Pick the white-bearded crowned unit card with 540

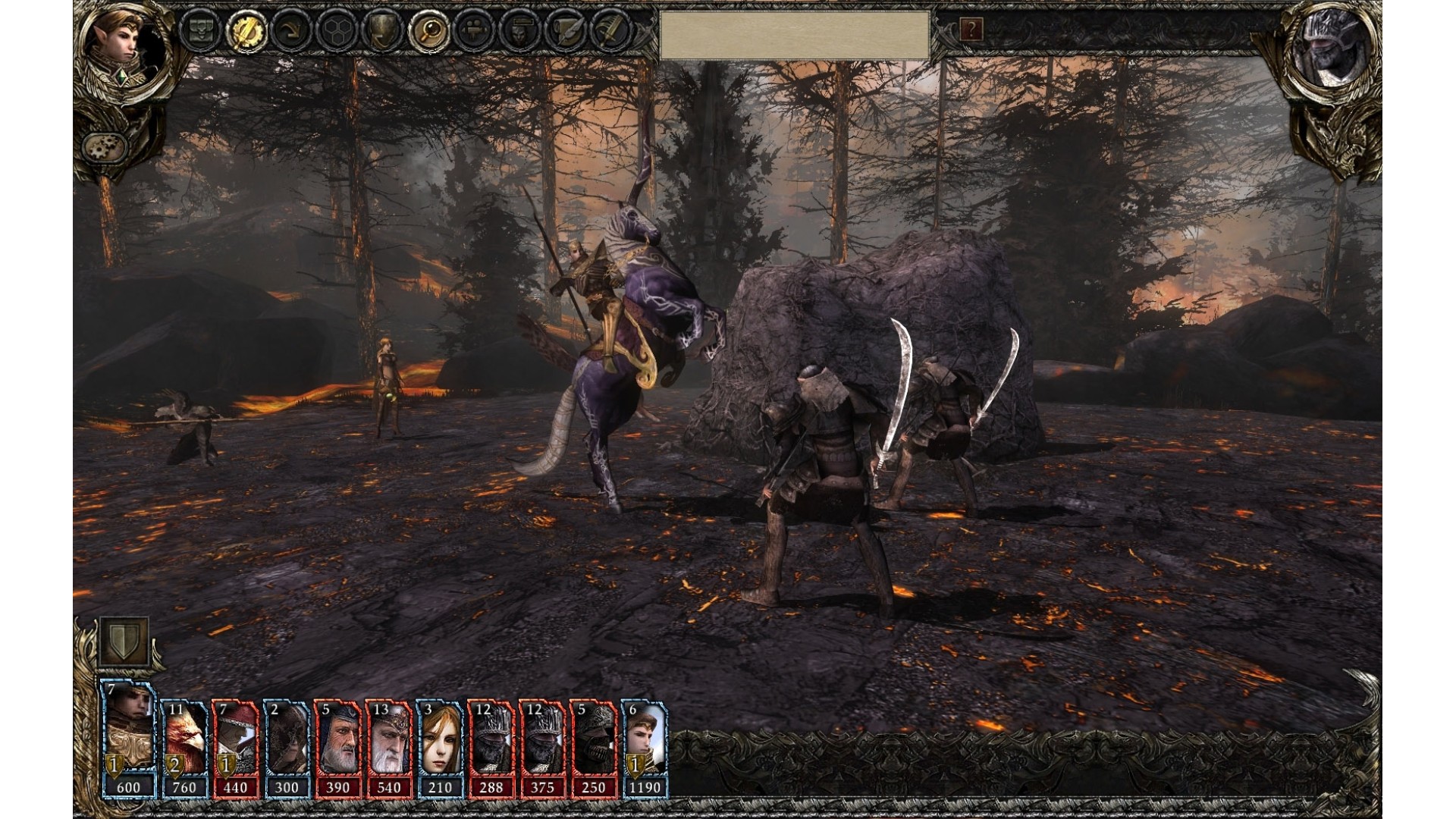click(388, 747)
